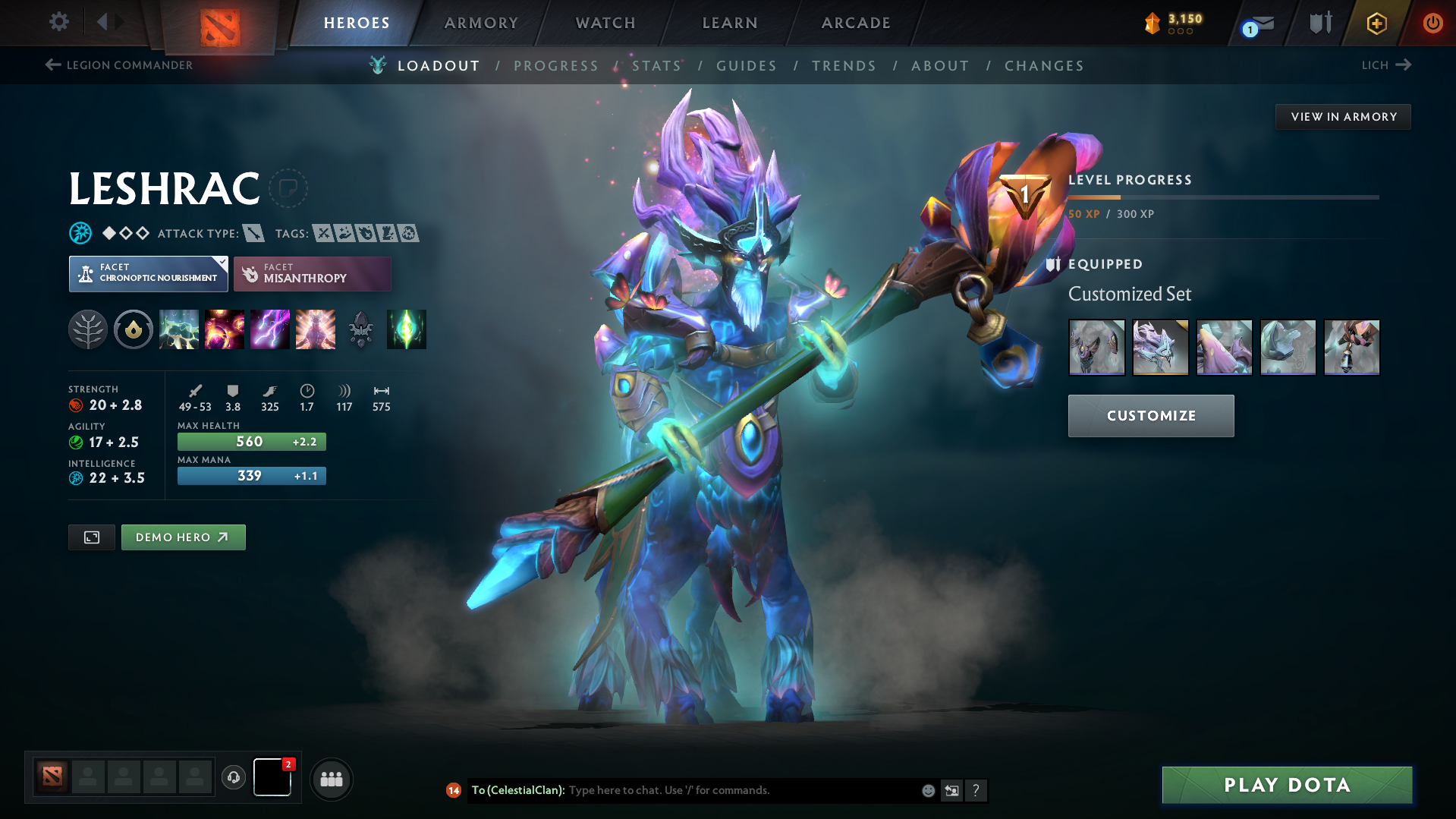Open the Diabolic Edict ability icon
Image resolution: width=1456 pixels, height=819 pixels.
pos(225,329)
